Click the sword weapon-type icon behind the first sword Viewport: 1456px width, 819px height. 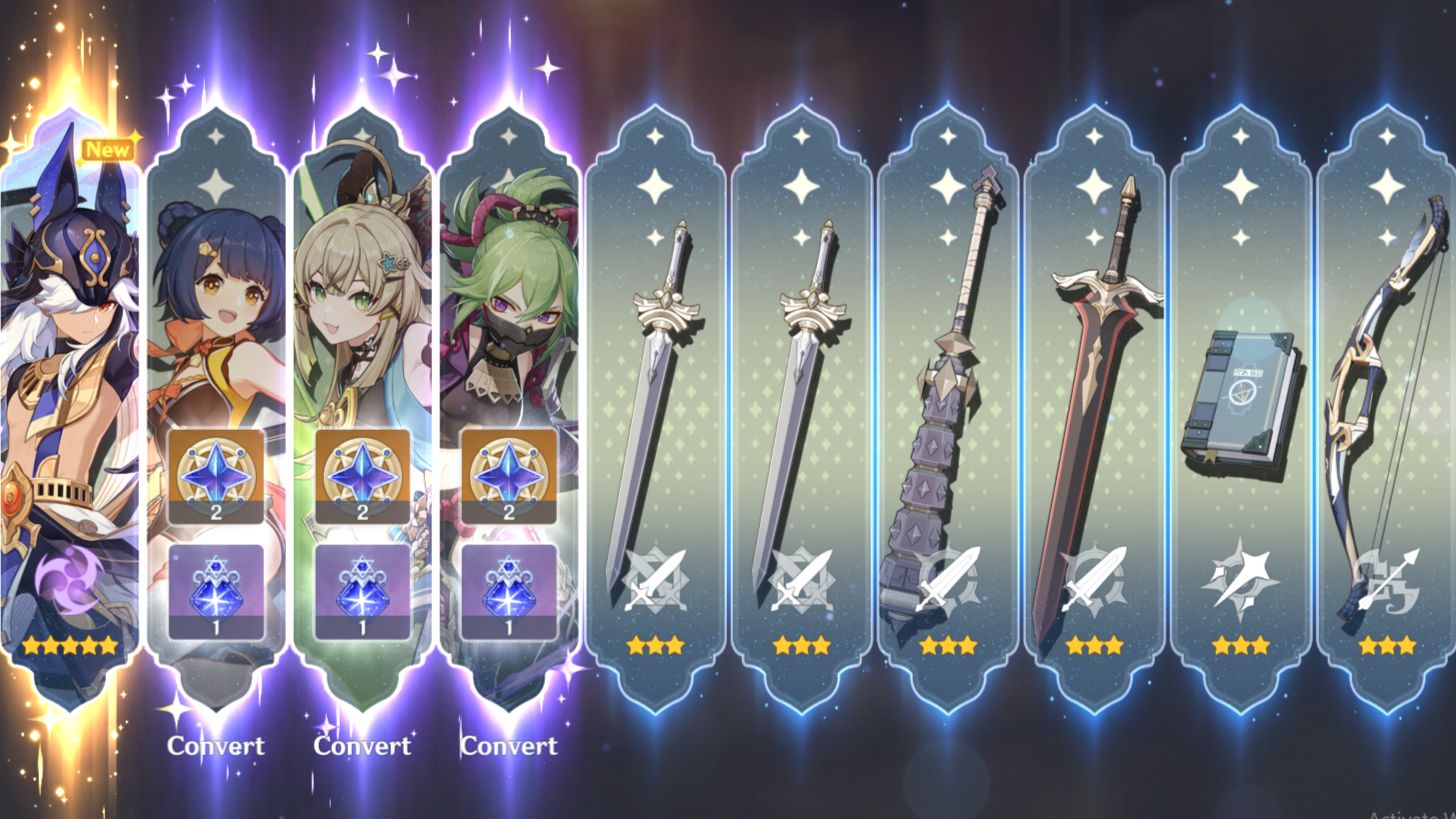pos(655,575)
